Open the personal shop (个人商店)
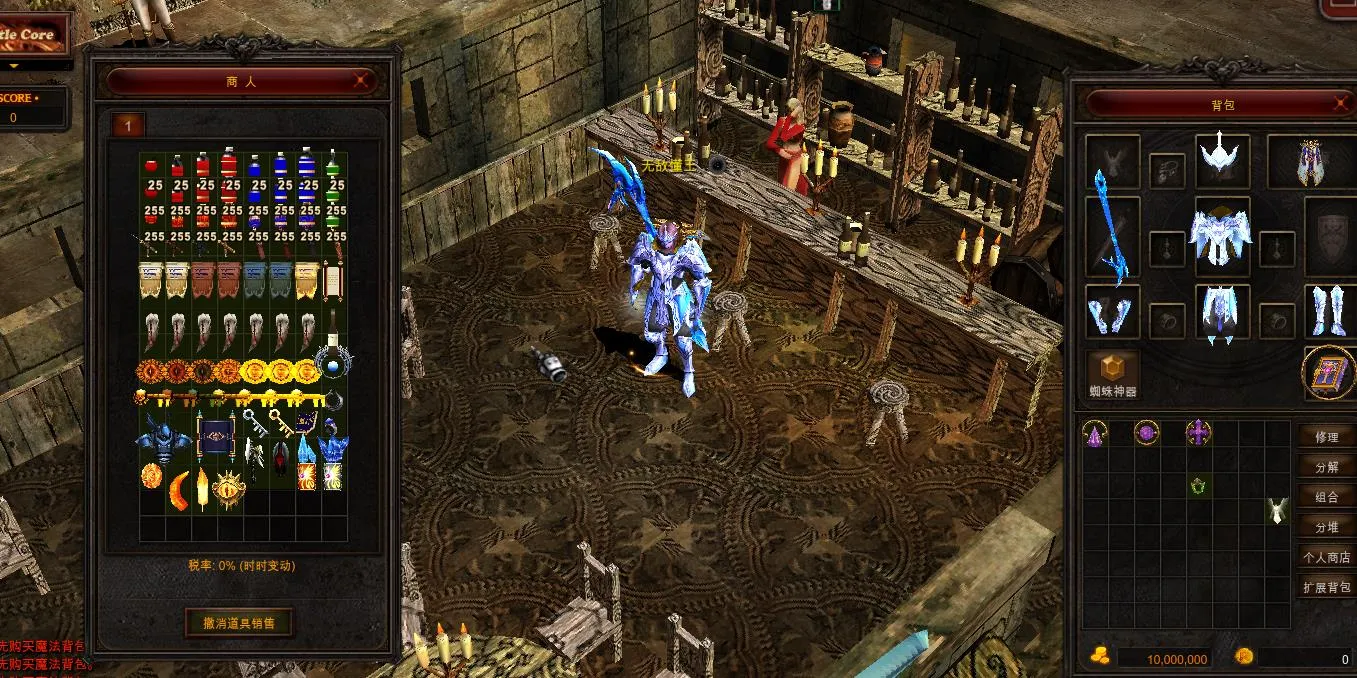 [x=1326, y=557]
